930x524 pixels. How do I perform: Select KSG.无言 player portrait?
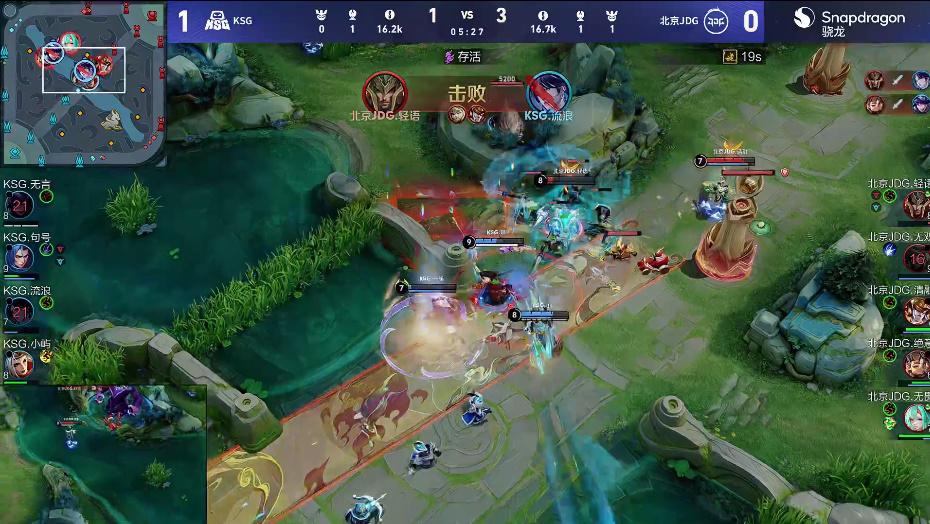tap(20, 206)
